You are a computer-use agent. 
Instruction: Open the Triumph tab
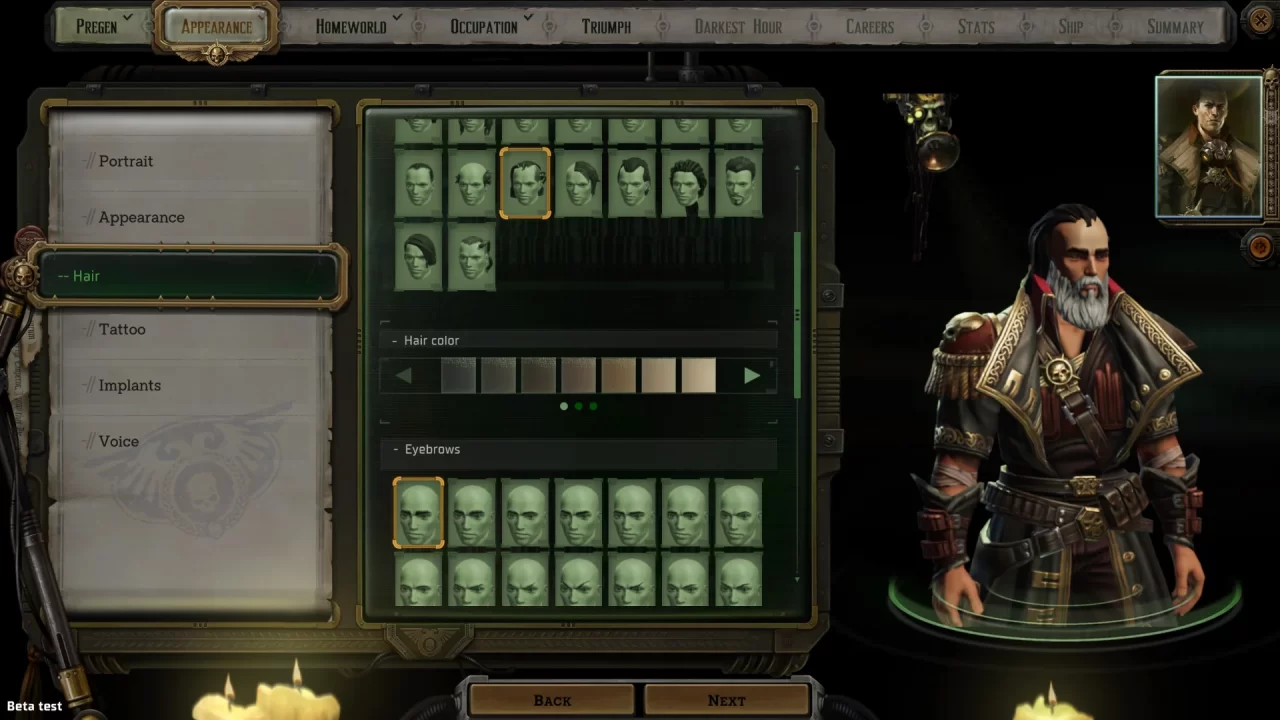tap(606, 26)
